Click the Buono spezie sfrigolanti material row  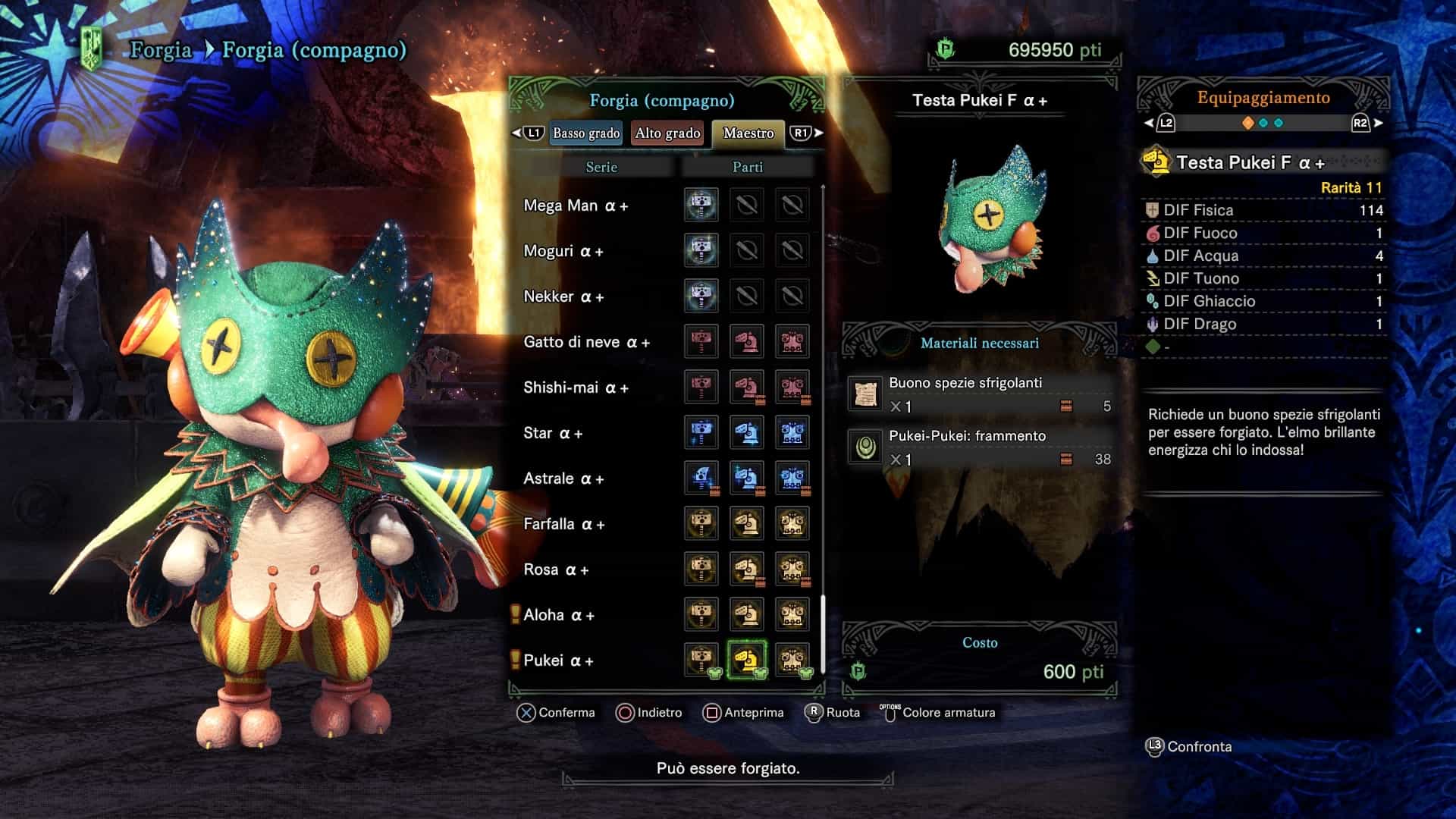tap(980, 394)
